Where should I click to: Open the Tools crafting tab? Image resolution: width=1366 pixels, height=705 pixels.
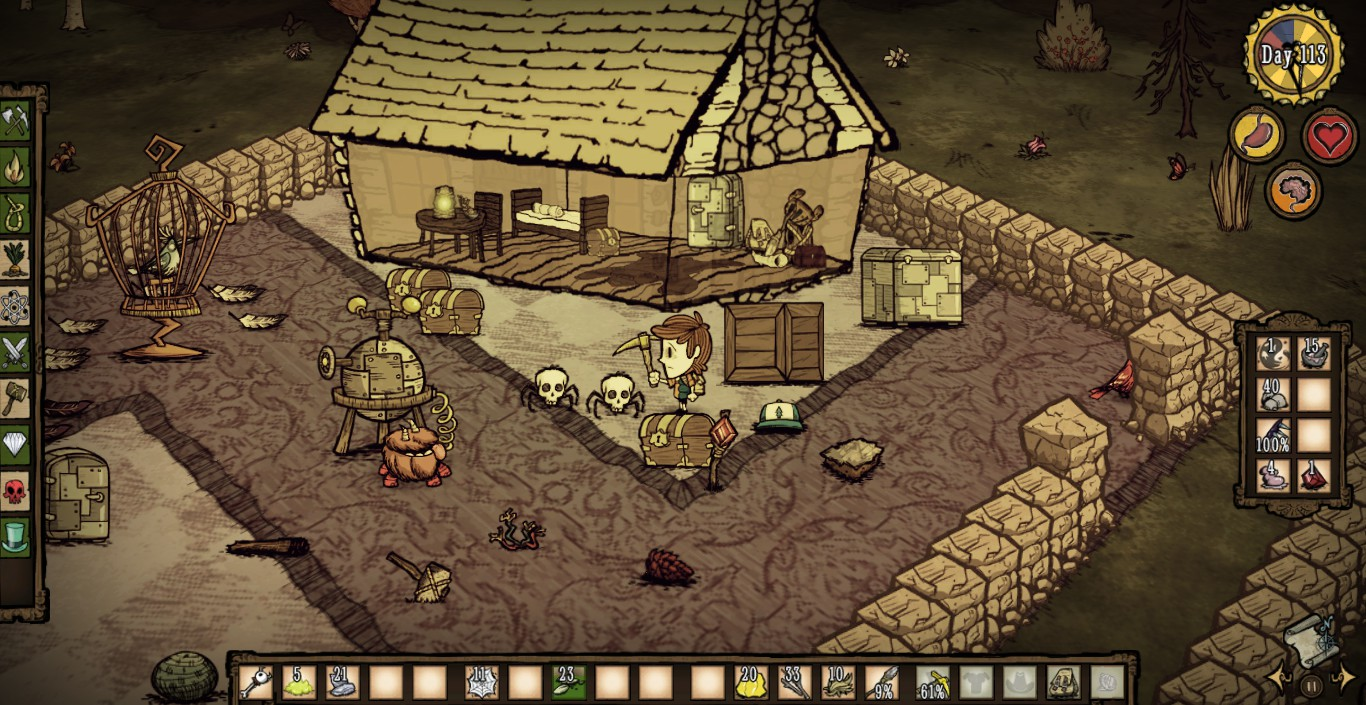pos(16,121)
